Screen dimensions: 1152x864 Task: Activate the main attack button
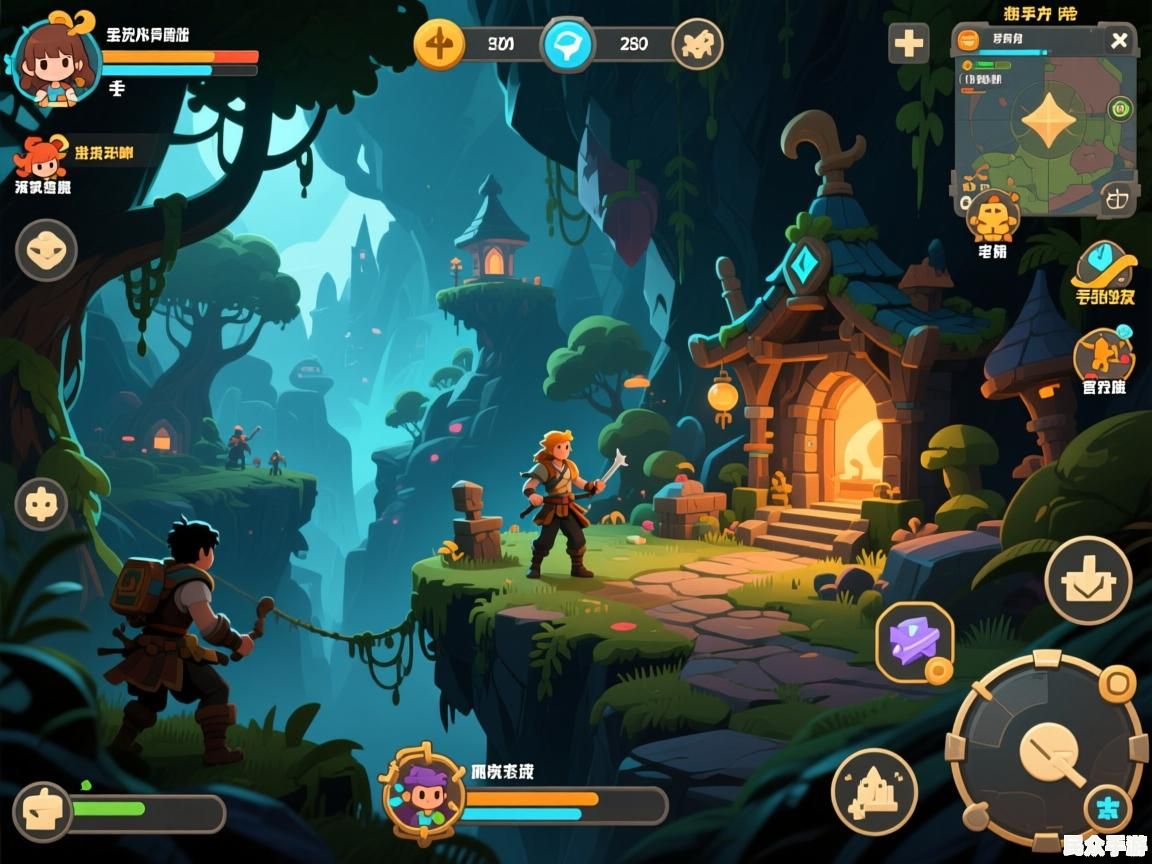[x=1047, y=750]
